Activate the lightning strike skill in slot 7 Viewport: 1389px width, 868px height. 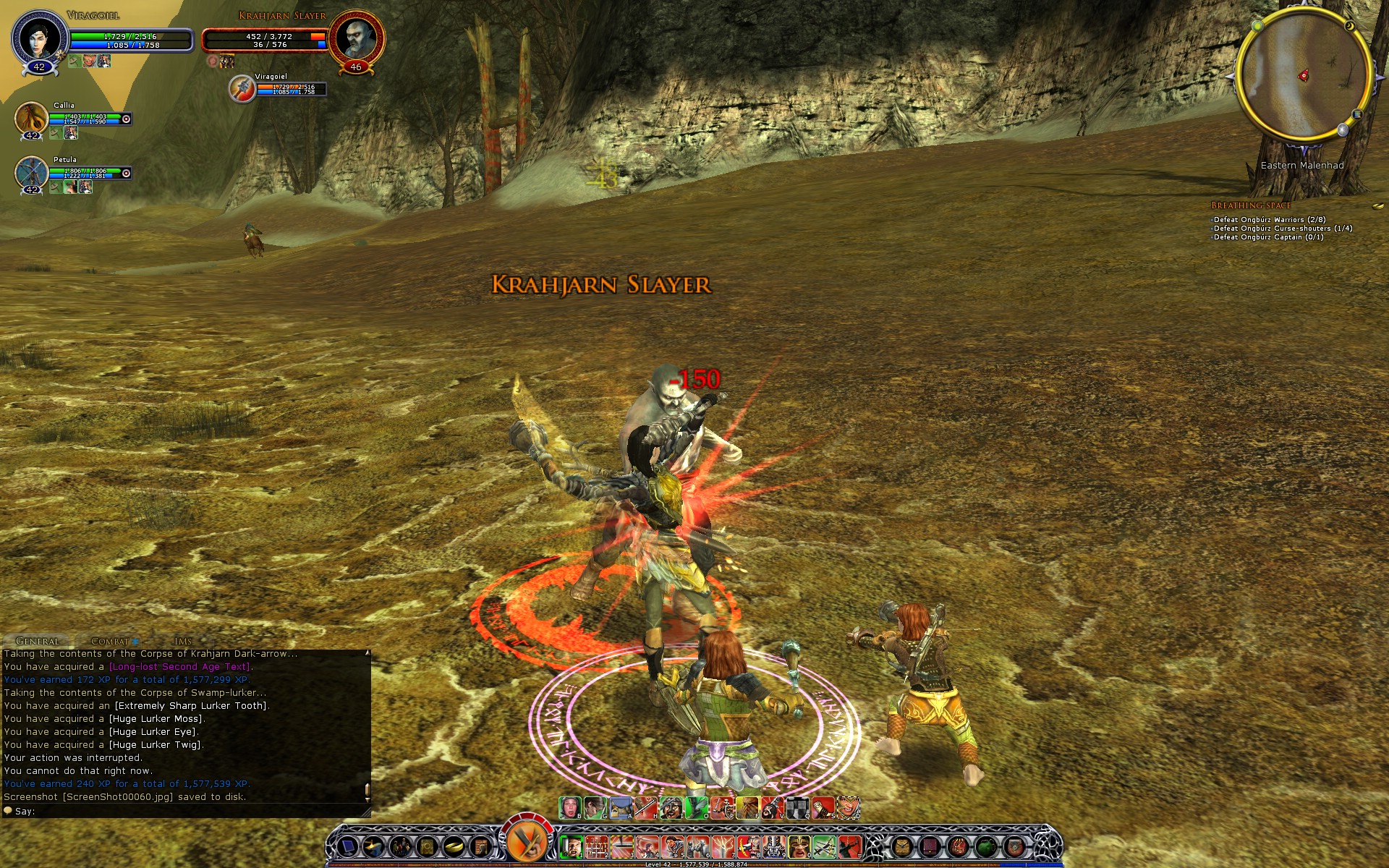pos(723,846)
